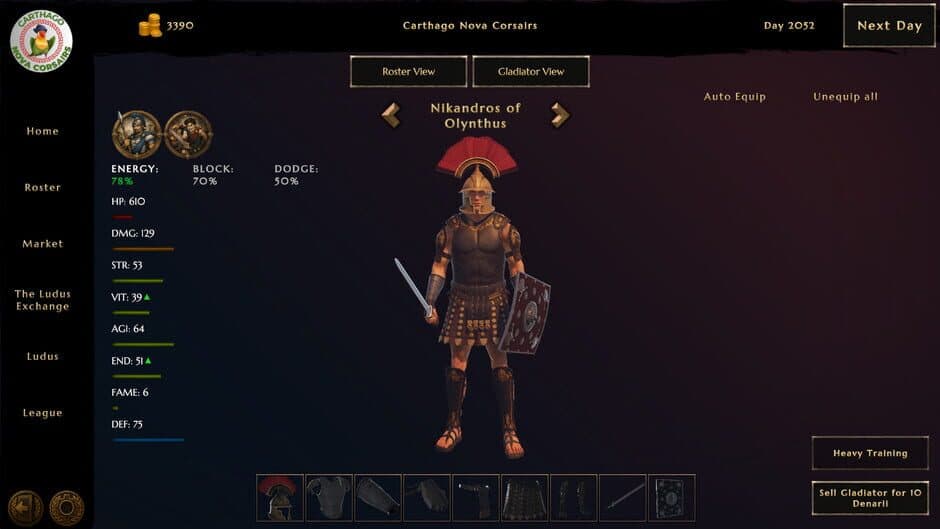Select the sword weapon slot

click(622, 497)
